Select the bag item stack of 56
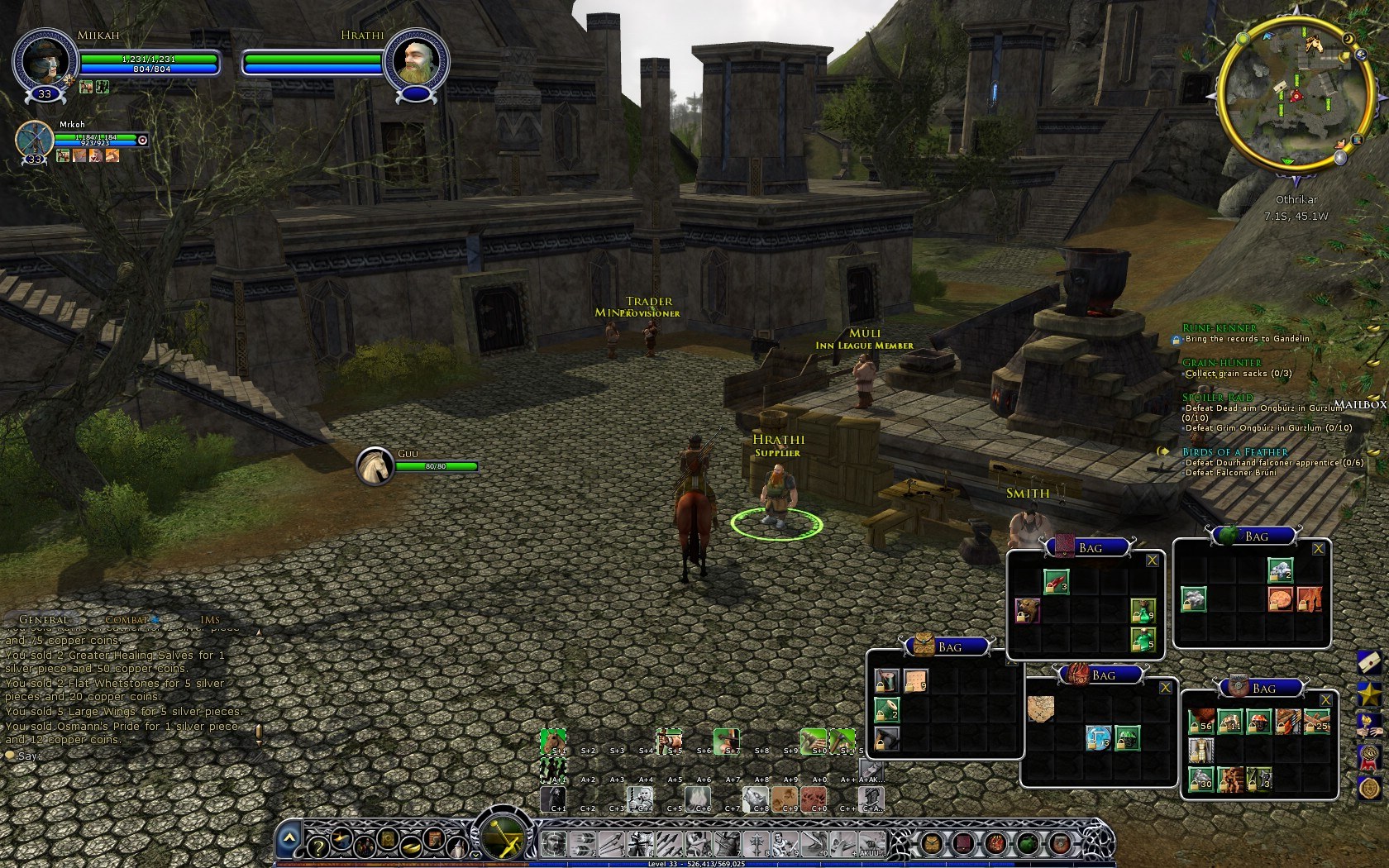Viewport: 1389px width, 868px height. (1200, 722)
